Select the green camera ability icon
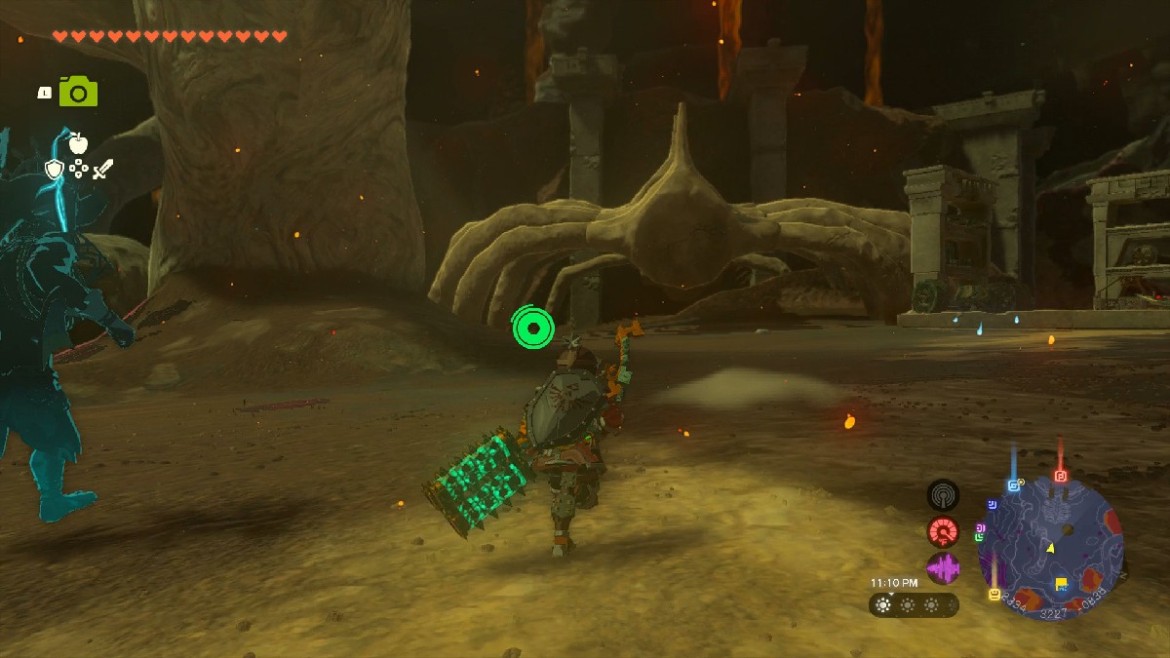Viewport: 1170px width, 658px height. 78,92
